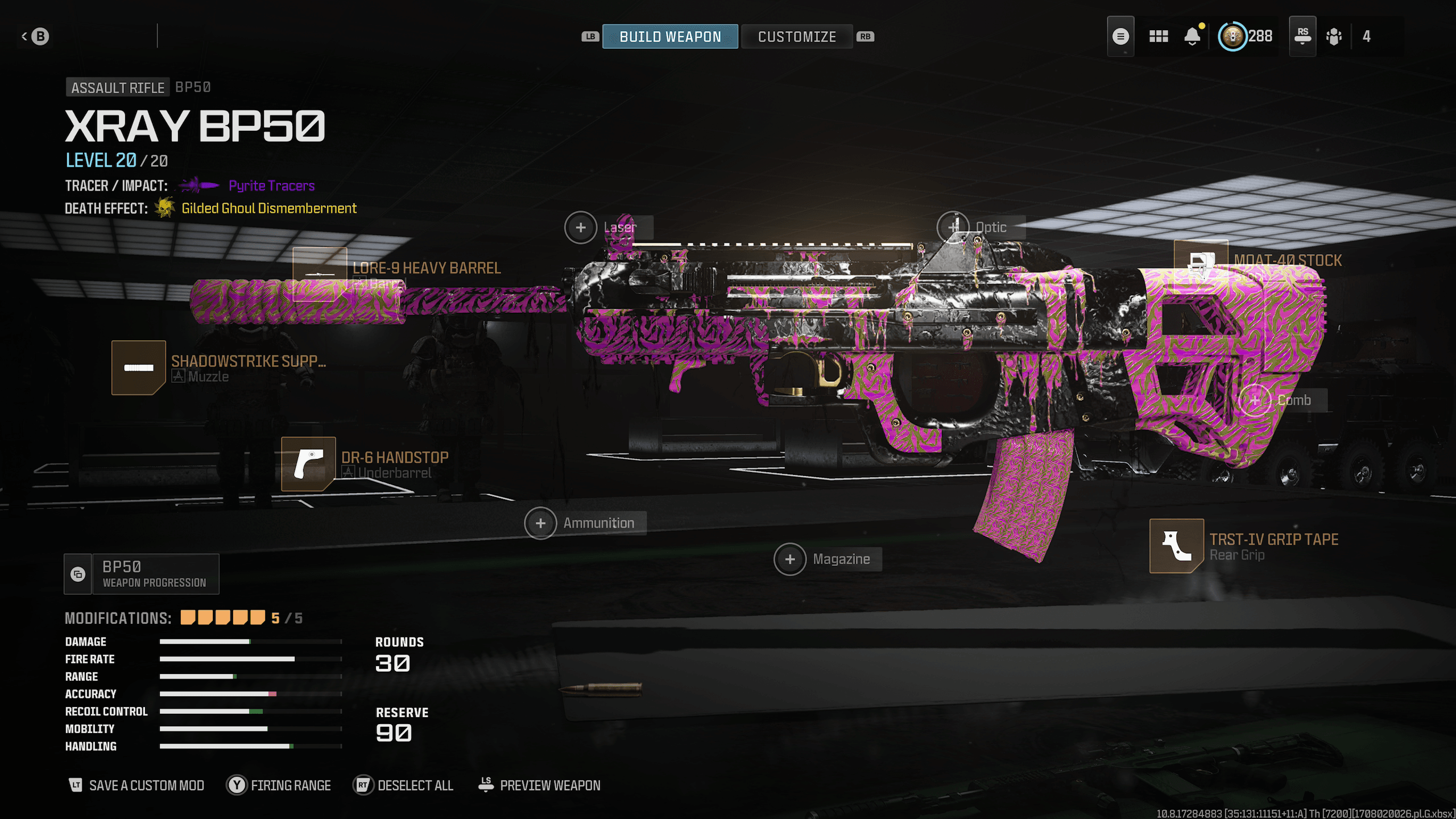Image resolution: width=1456 pixels, height=819 pixels.
Task: Go to the Firing Range
Action: [279, 785]
